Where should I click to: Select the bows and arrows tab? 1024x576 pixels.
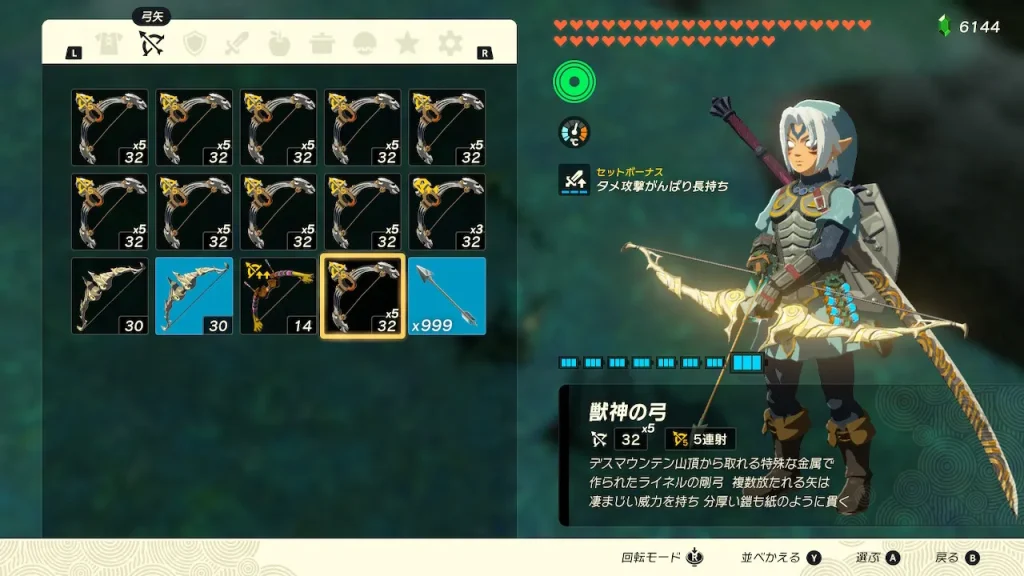point(152,43)
